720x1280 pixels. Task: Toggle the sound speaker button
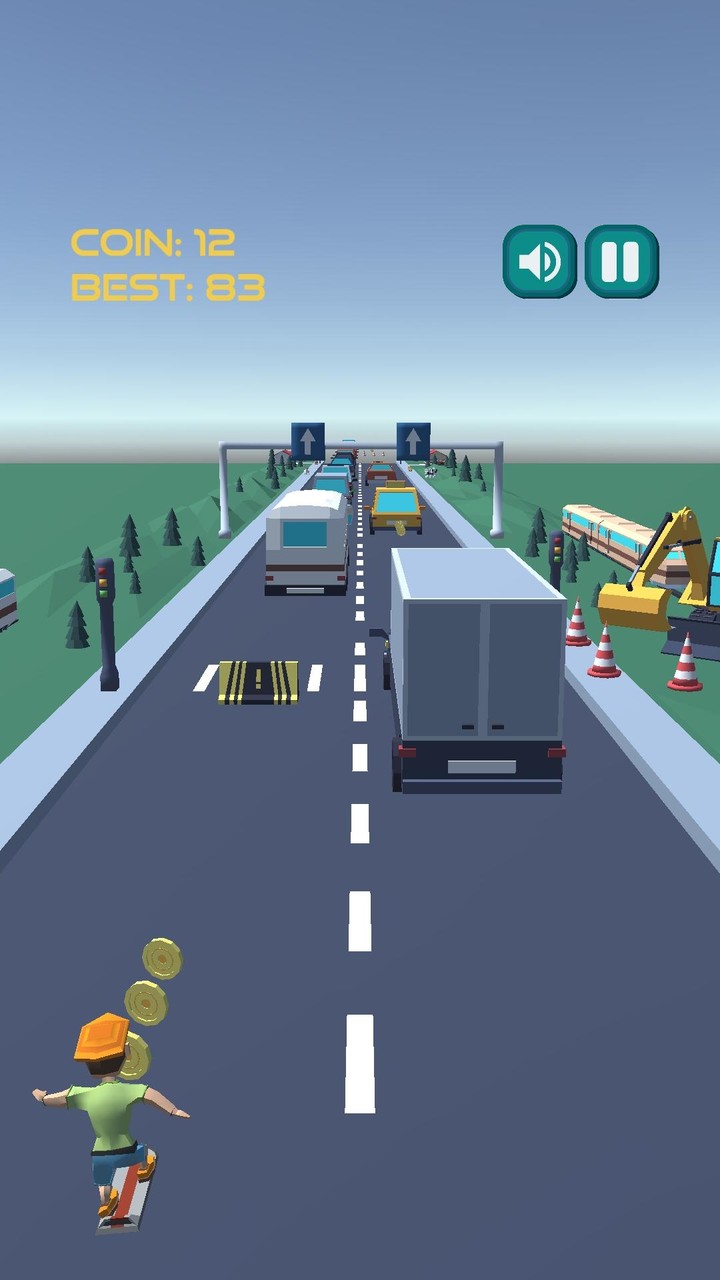click(x=540, y=262)
